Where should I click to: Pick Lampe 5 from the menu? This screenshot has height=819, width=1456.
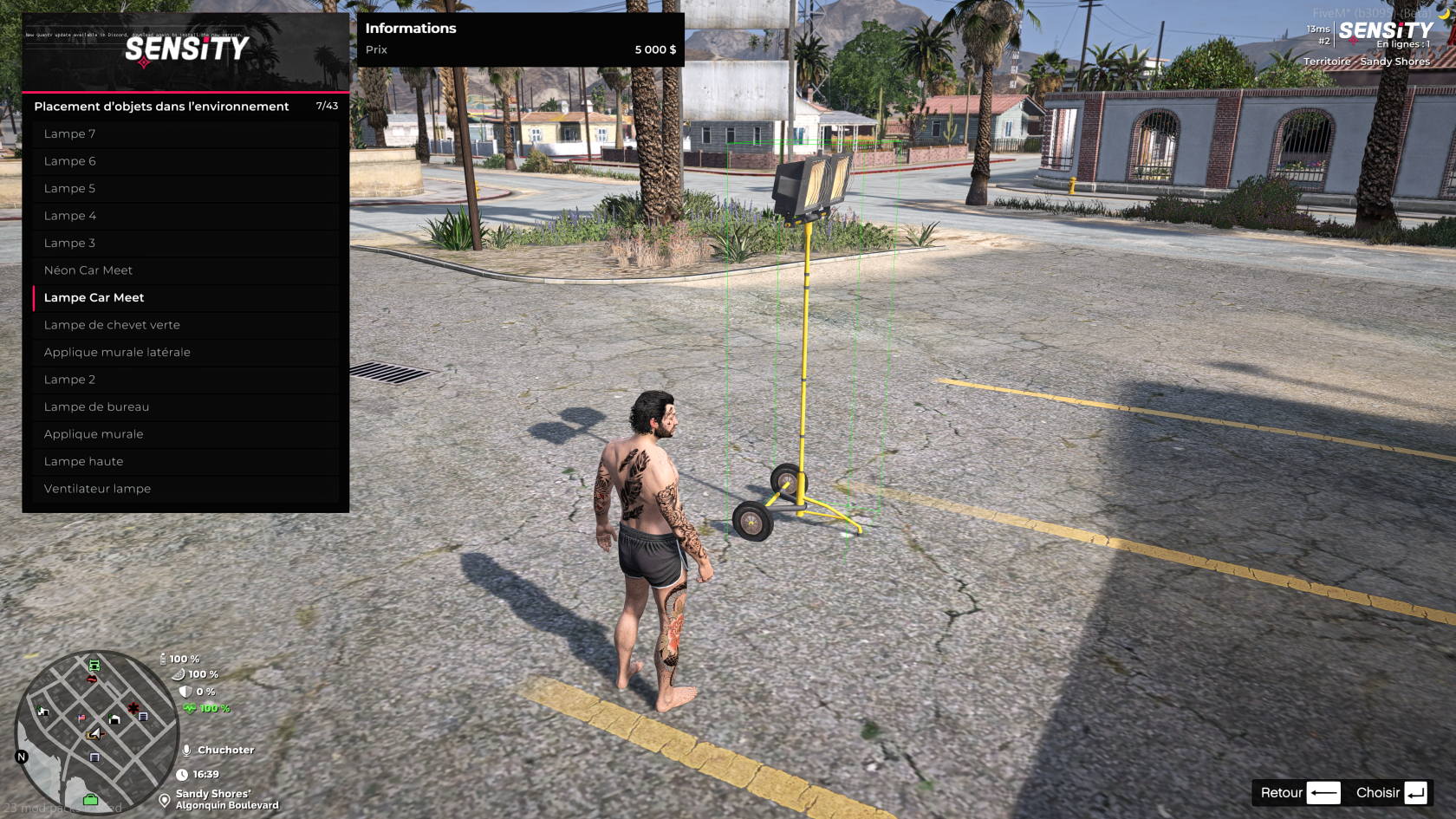point(185,188)
